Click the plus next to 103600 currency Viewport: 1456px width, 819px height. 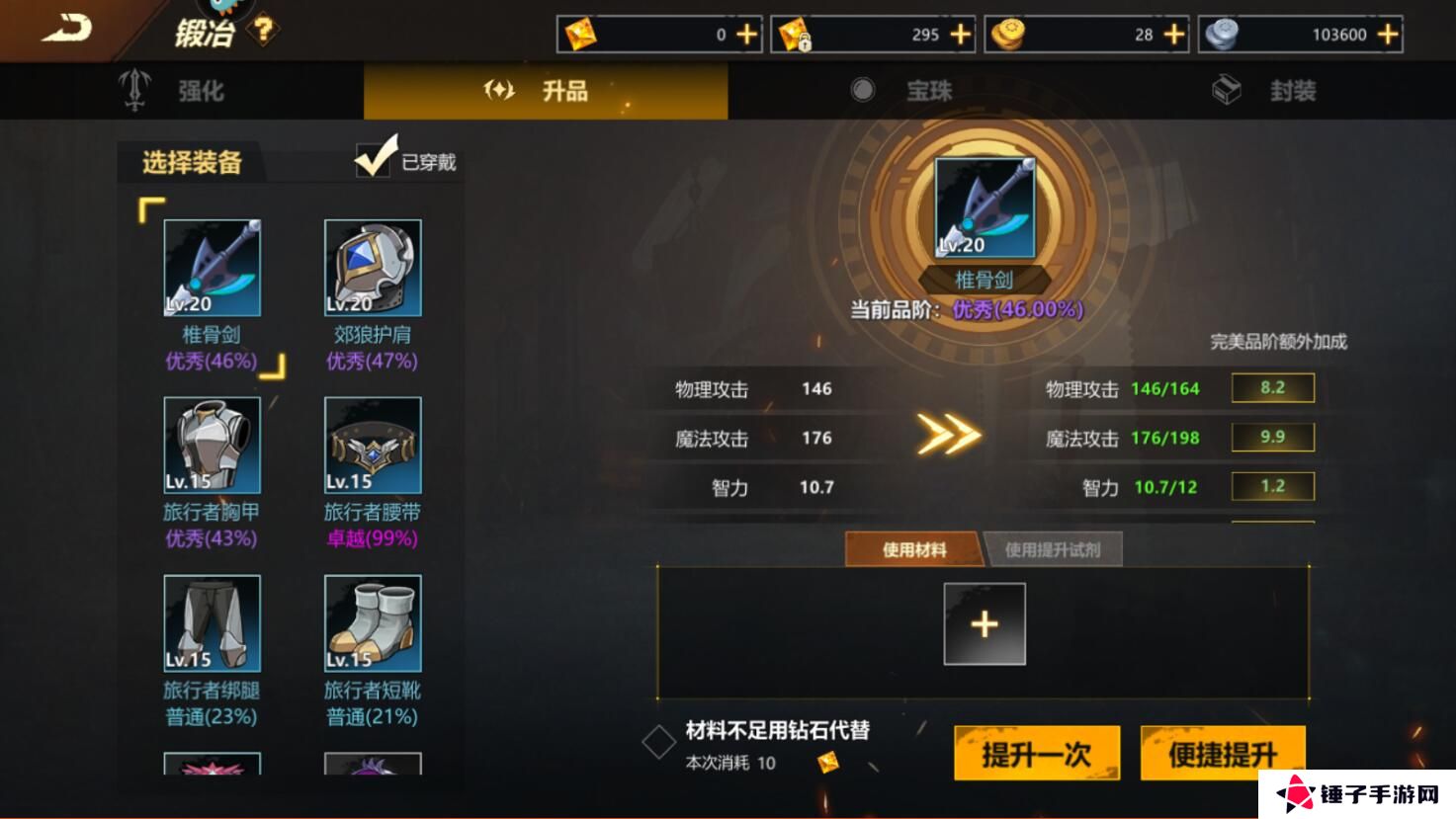click(x=1386, y=33)
